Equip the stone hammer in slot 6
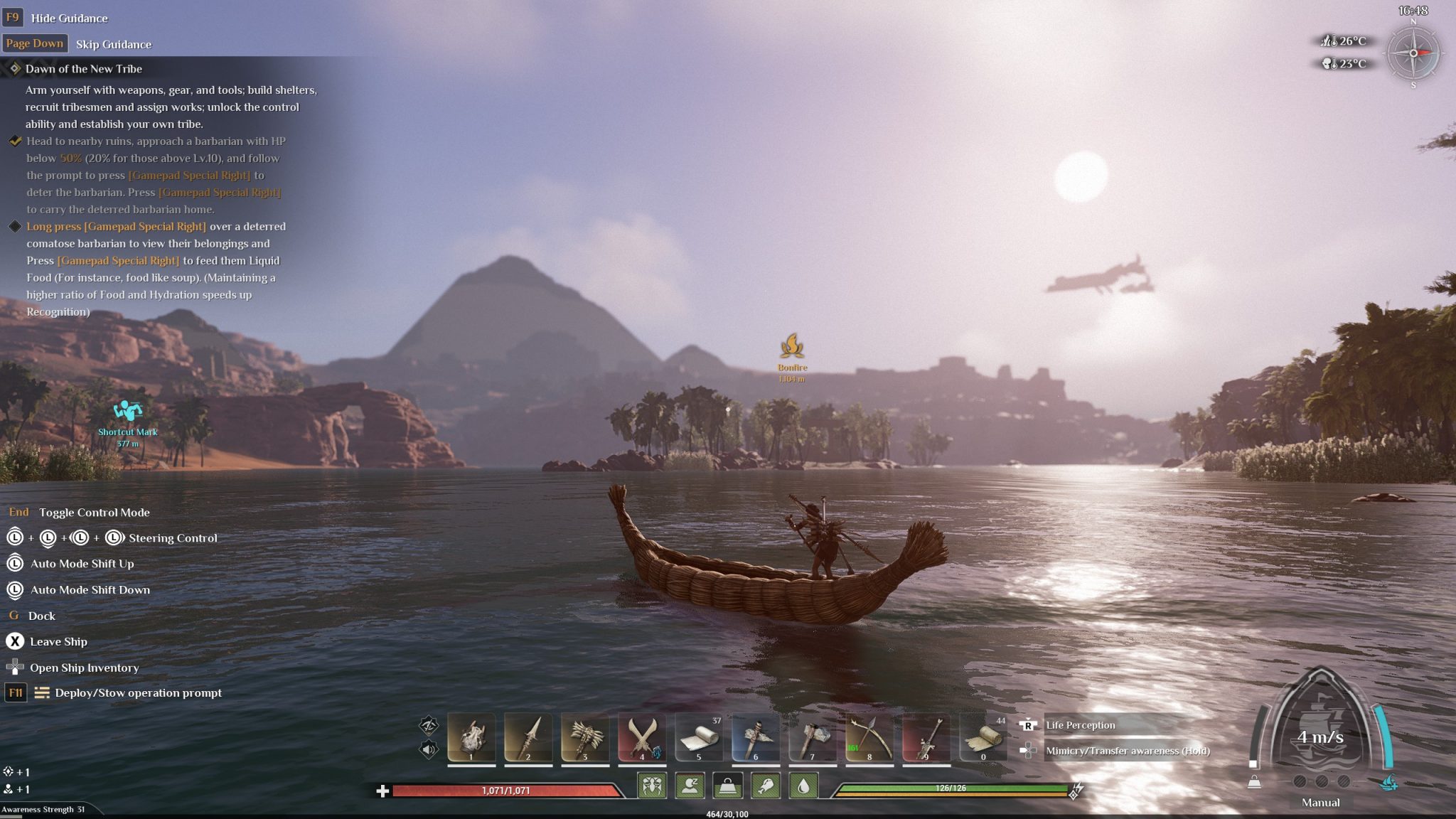 coord(756,737)
